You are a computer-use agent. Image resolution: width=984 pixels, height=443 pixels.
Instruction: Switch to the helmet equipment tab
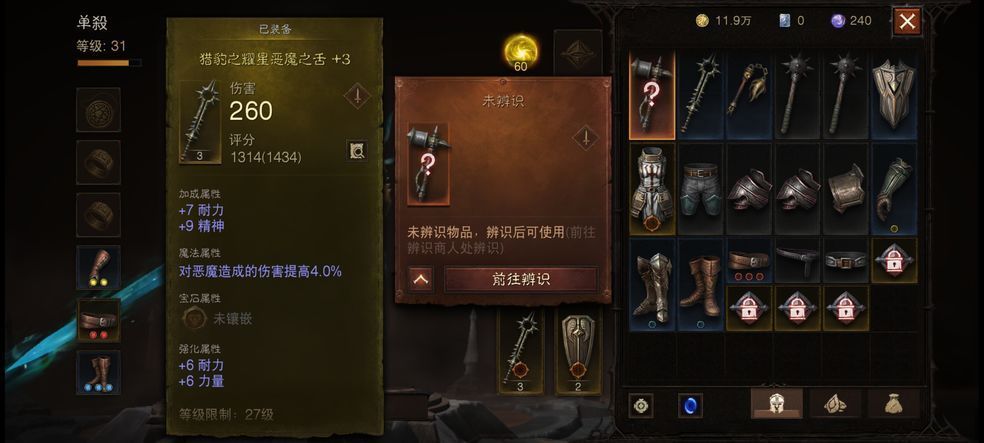click(x=776, y=404)
